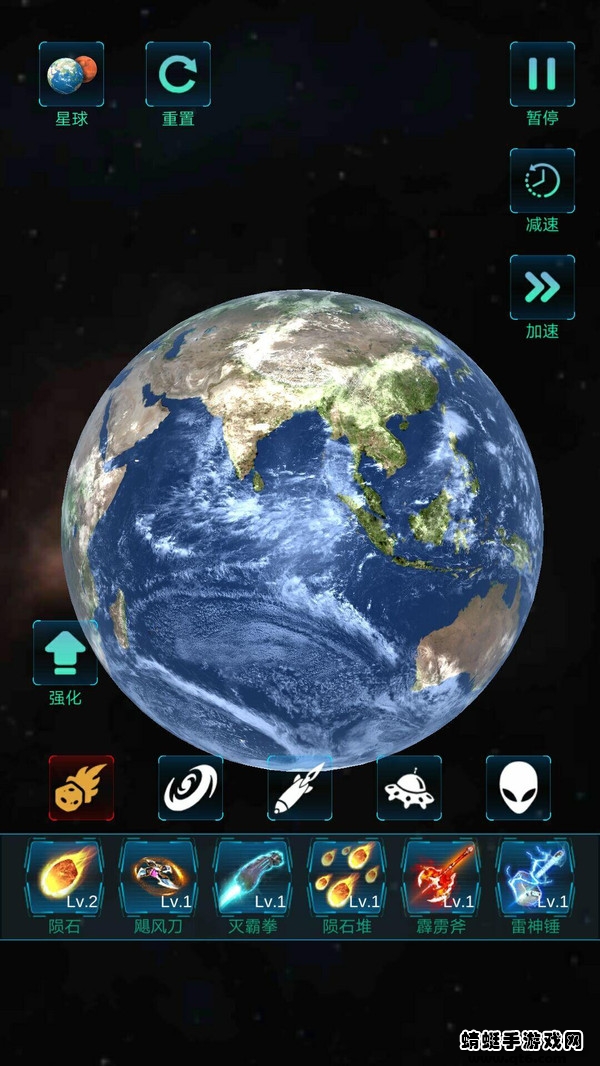
Task: Pick the 陨石堆 meteor cluster weapon
Action: 346,877
